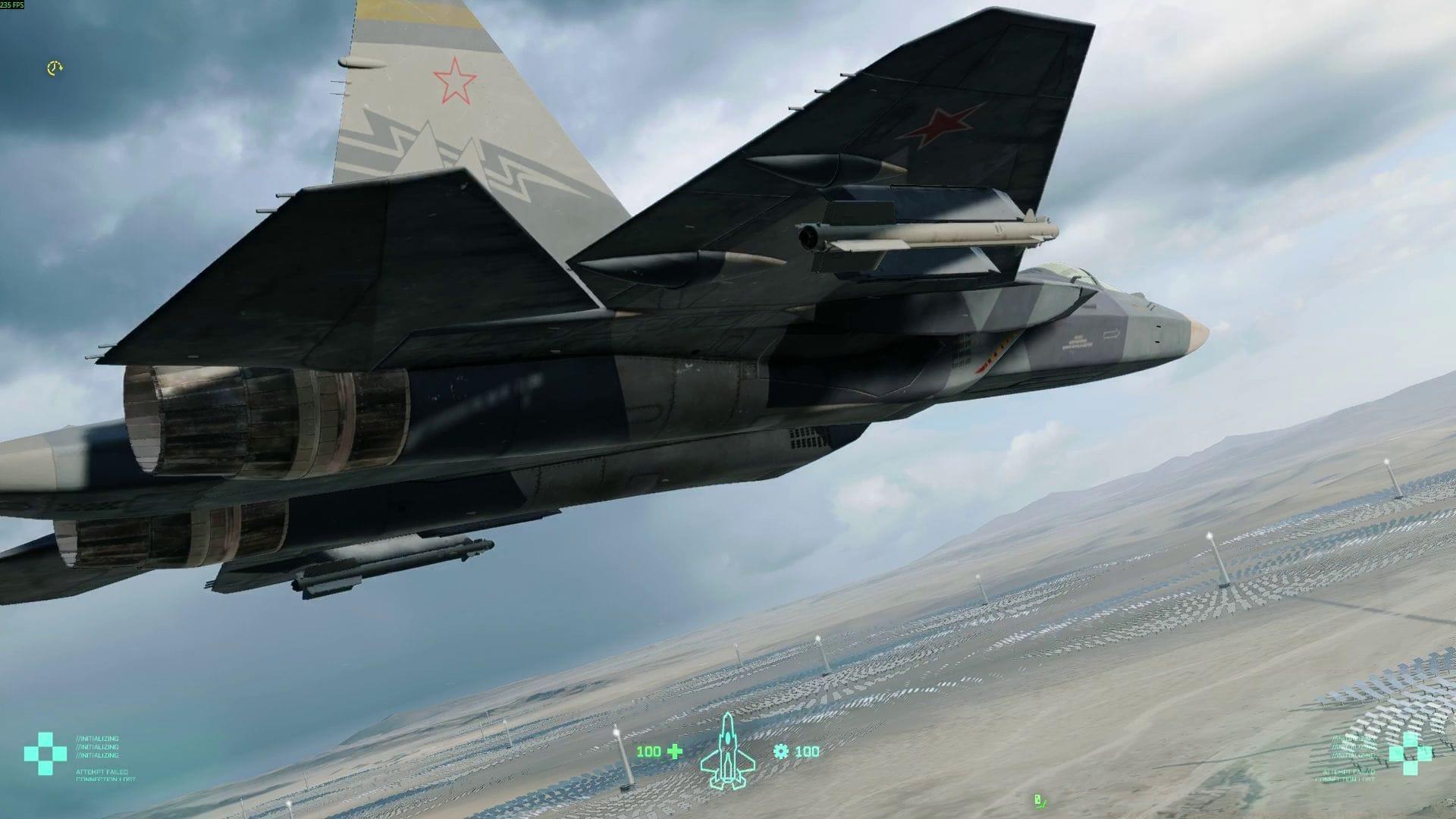Click the left health value reading 100
The height and width of the screenshot is (819, 1456).
(x=649, y=752)
